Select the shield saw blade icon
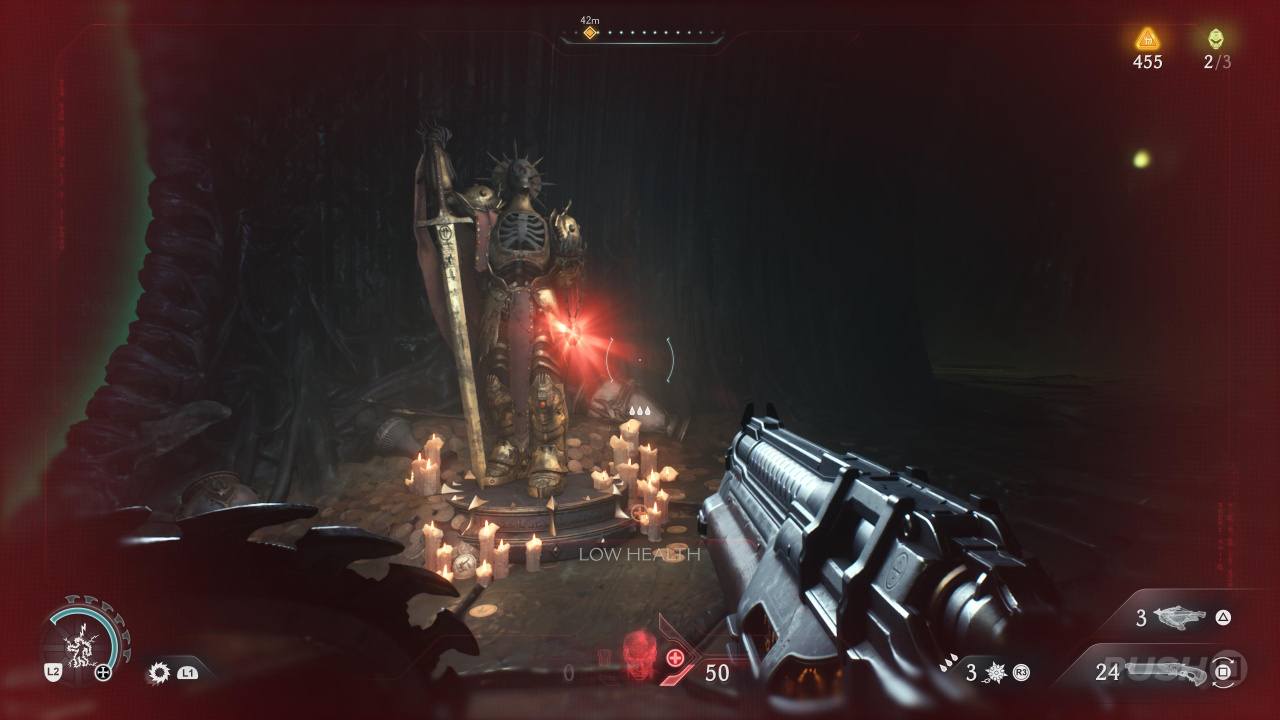 [159, 673]
